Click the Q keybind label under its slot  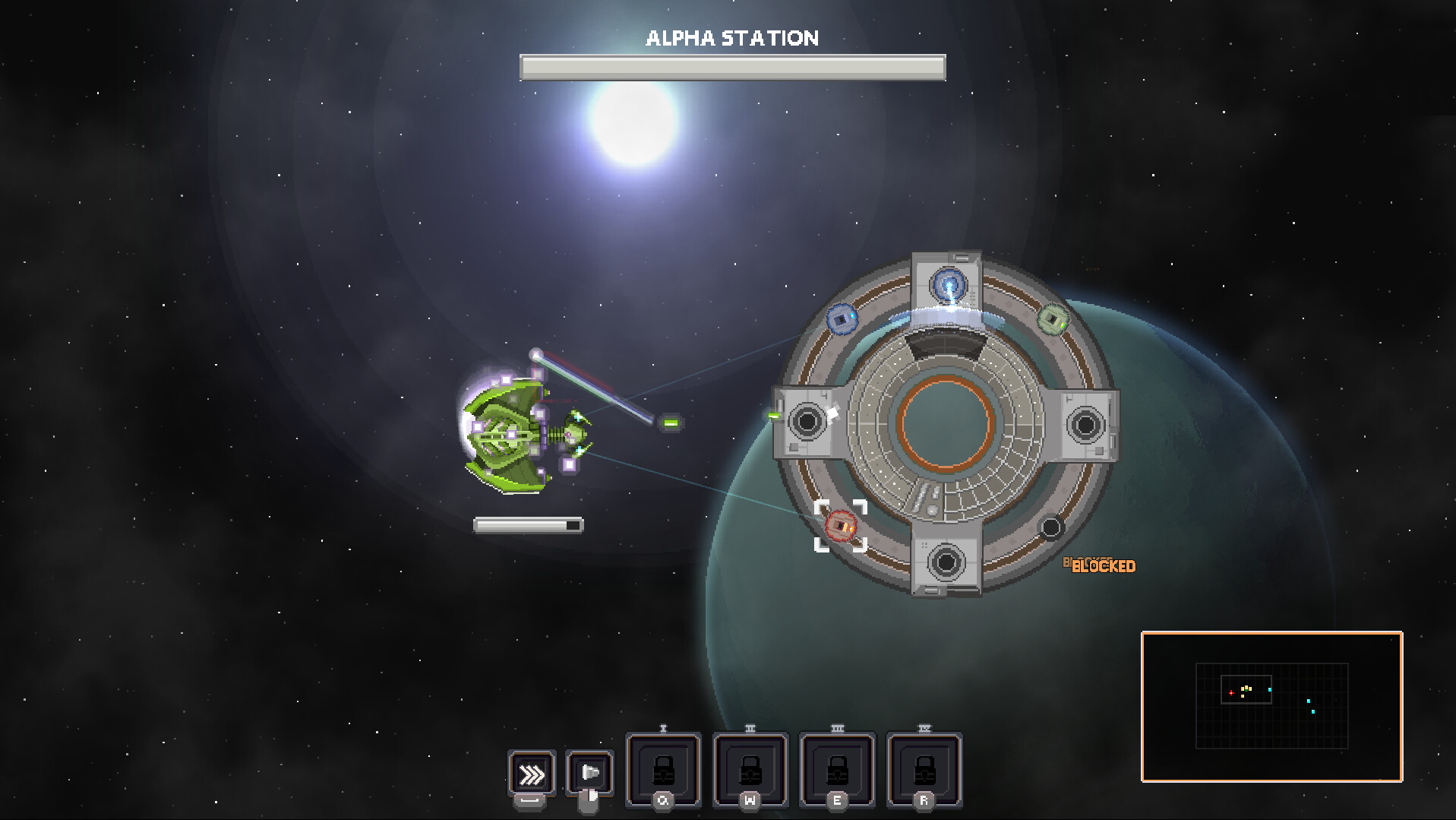pyautogui.click(x=662, y=799)
